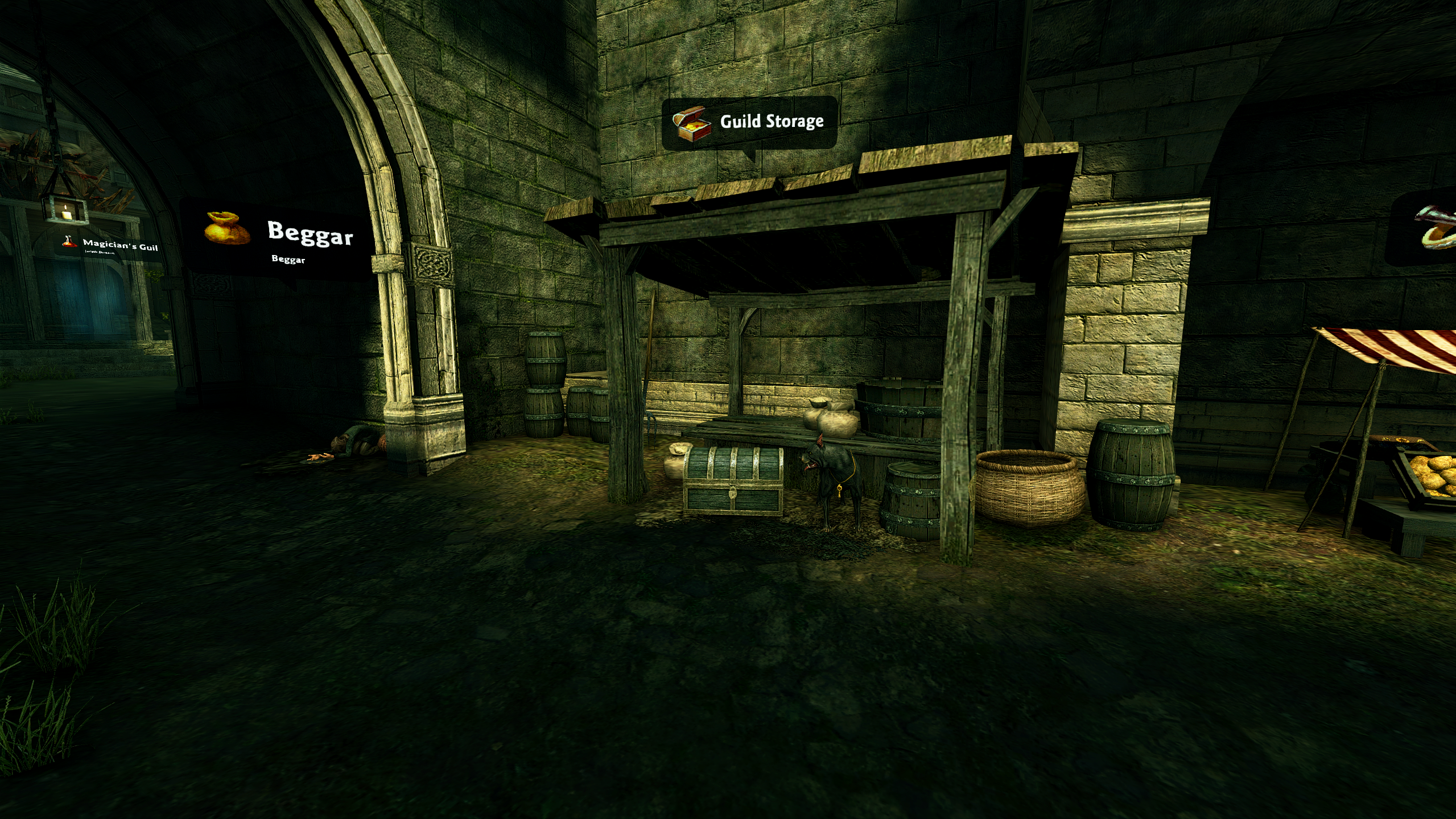This screenshot has height=819, width=1456.
Task: Click the cut-off horn icon label
Action: coord(1436,228)
